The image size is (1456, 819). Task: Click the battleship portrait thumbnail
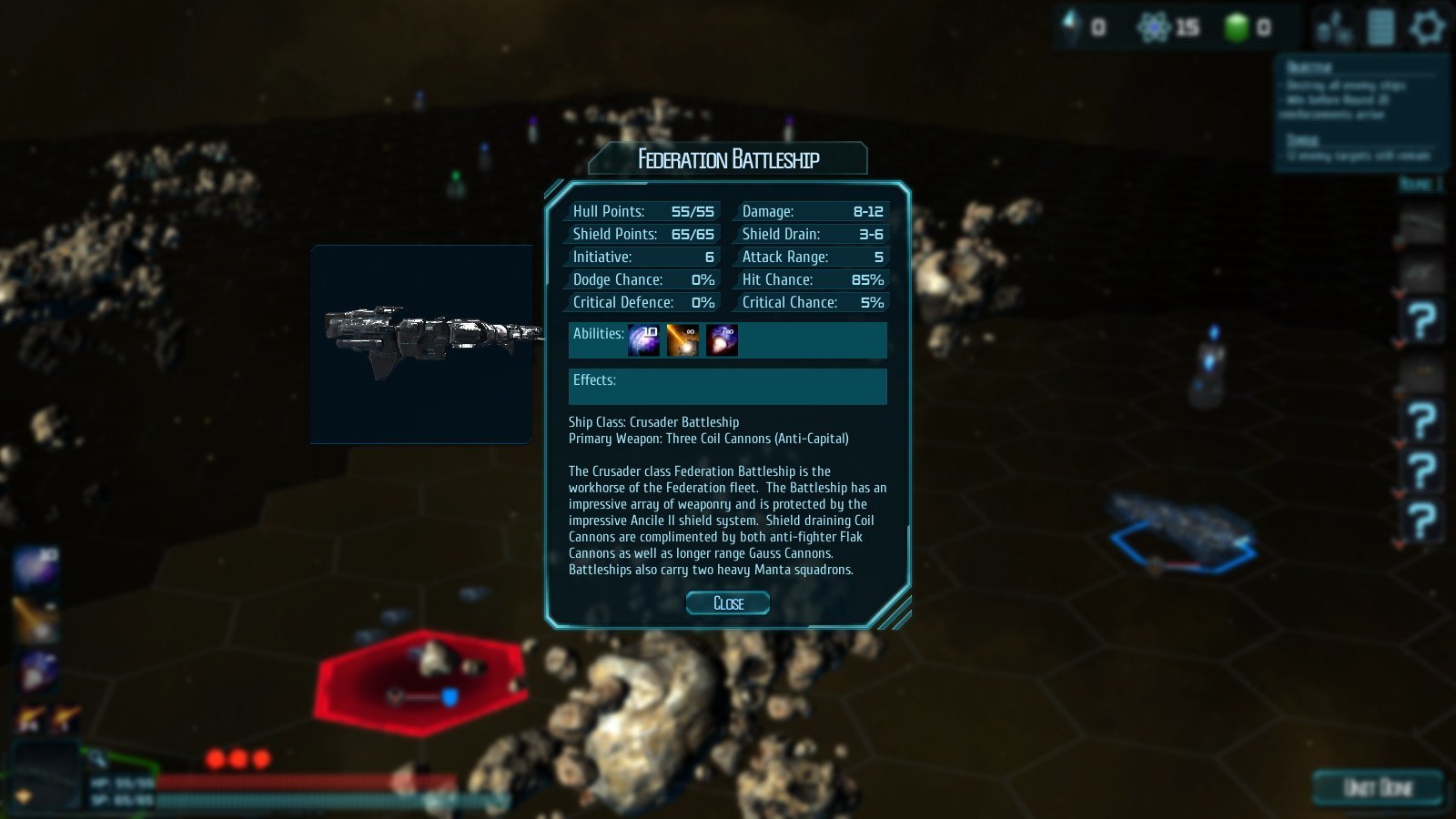tap(421, 343)
